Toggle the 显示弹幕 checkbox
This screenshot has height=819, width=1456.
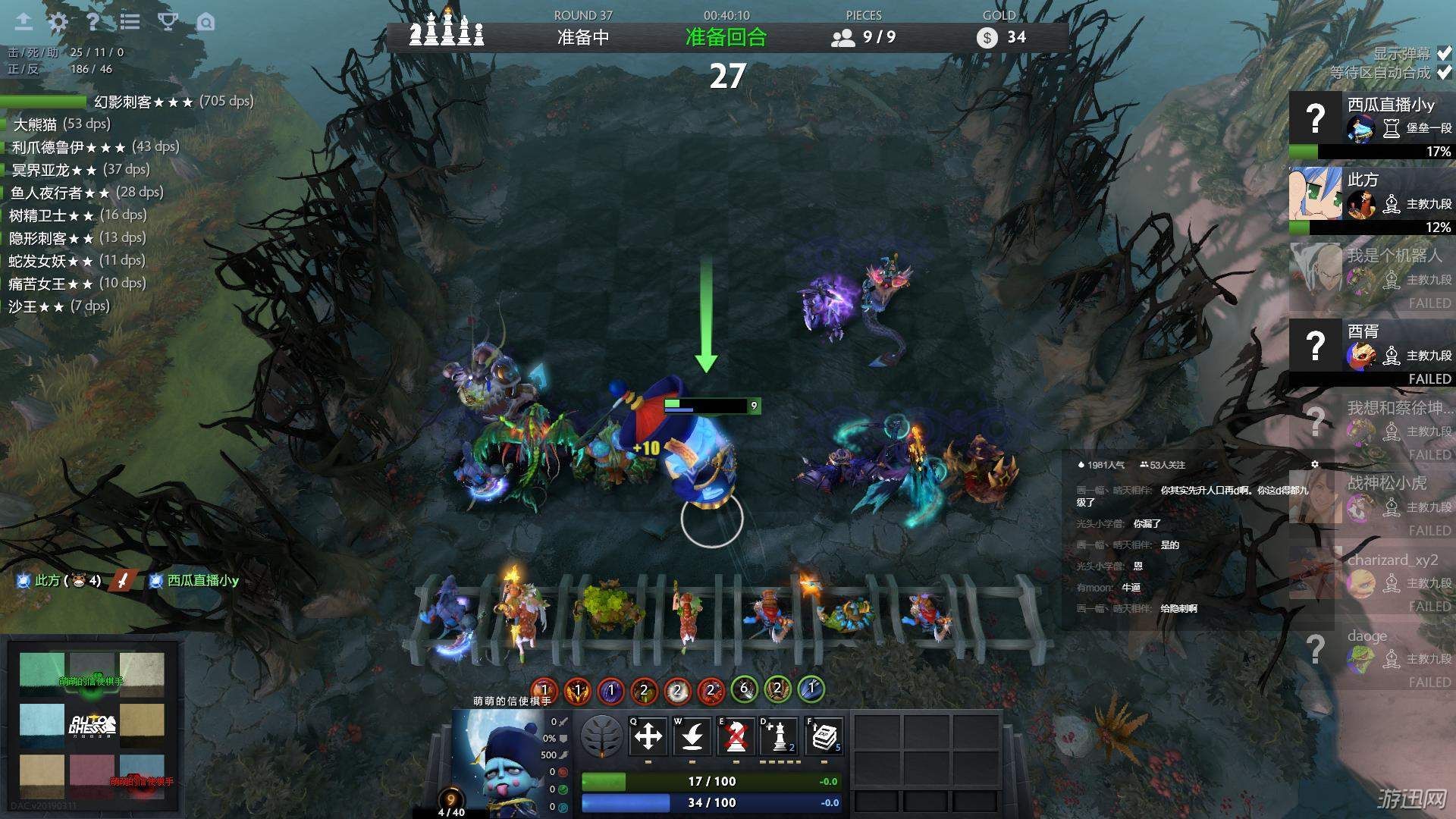1444,53
